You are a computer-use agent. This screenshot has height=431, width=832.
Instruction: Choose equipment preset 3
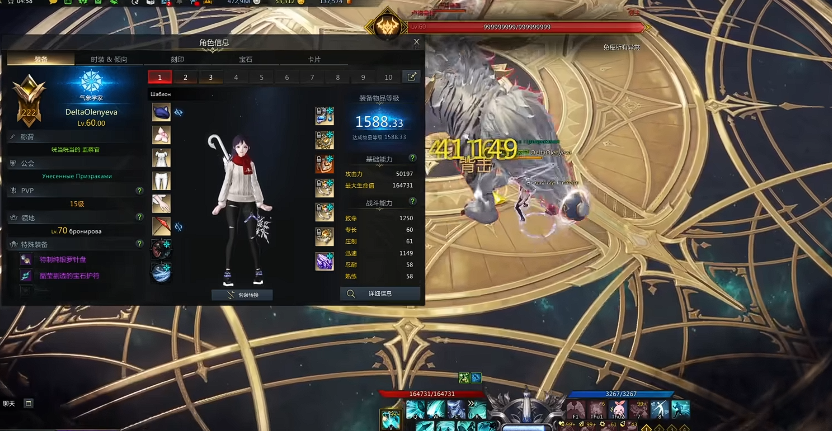210,77
